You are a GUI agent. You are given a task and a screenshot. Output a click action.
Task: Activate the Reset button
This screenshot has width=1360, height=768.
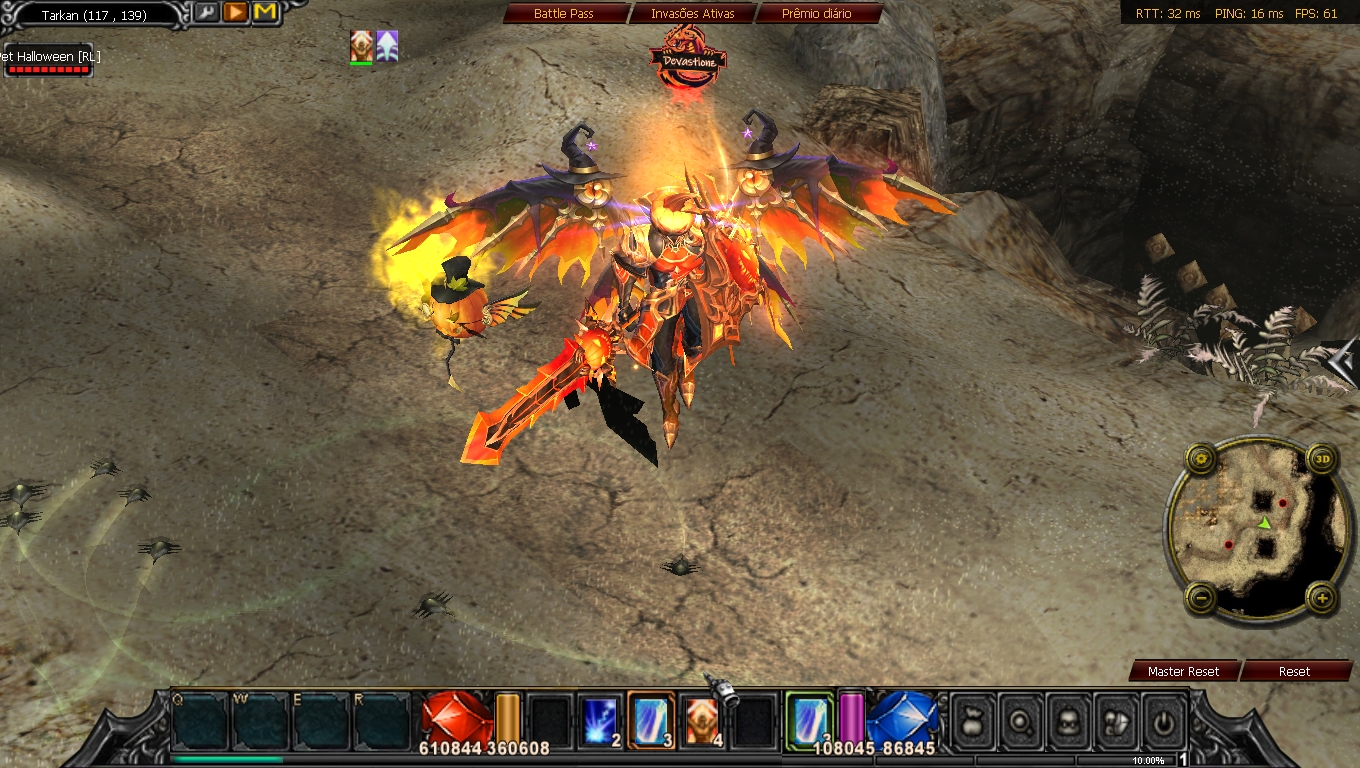[1294, 671]
